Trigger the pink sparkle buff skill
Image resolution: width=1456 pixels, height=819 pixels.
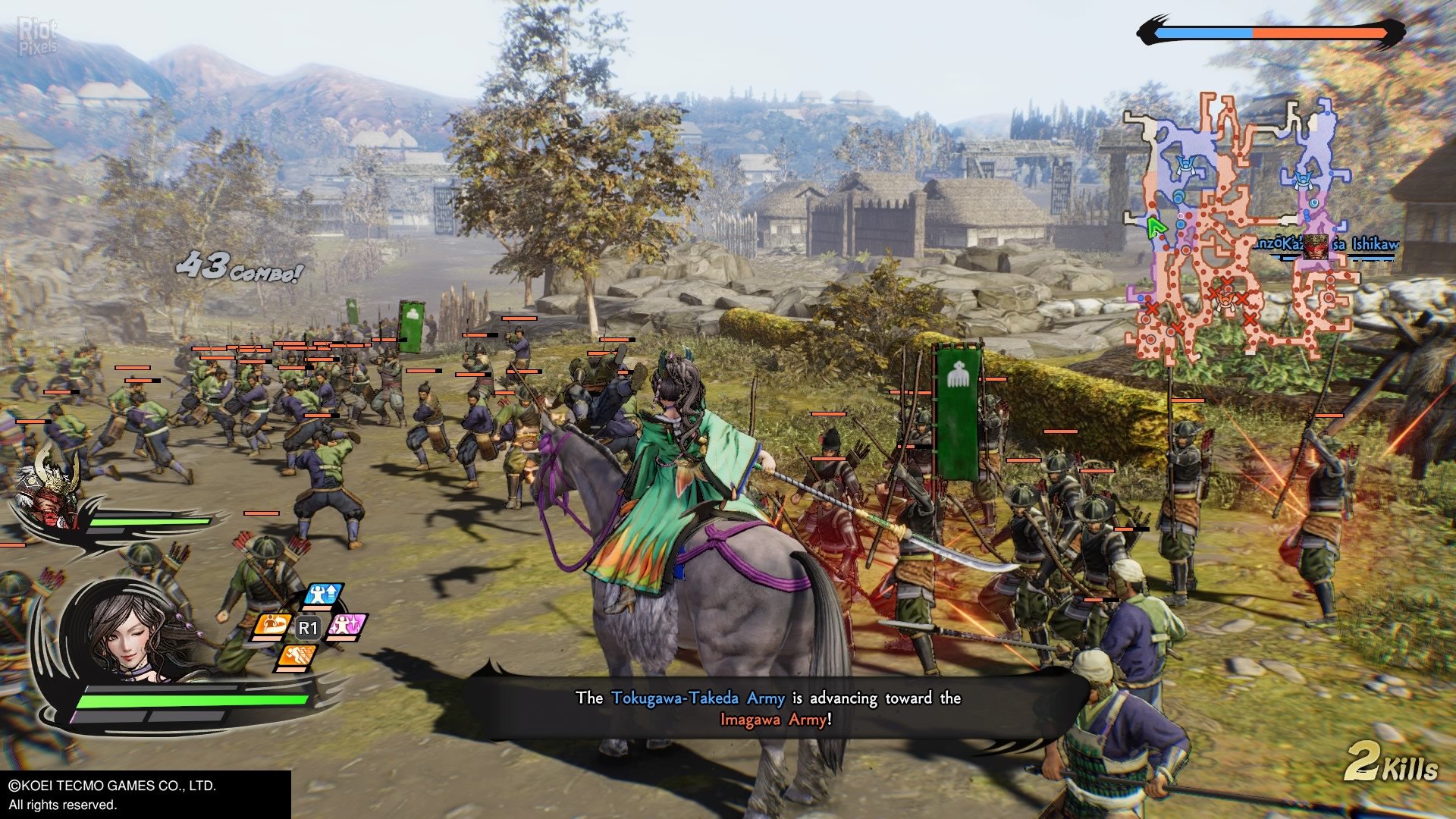347,626
